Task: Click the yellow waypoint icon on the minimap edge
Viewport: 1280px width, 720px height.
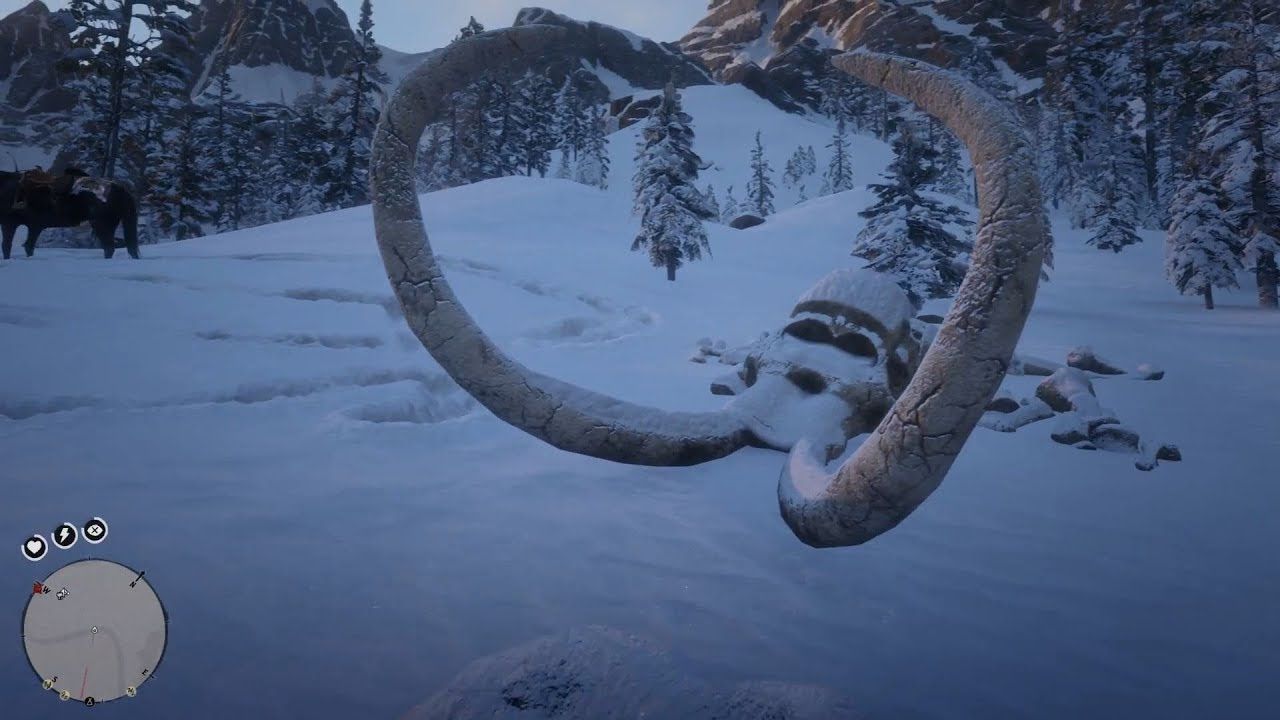Action: click(64, 693)
